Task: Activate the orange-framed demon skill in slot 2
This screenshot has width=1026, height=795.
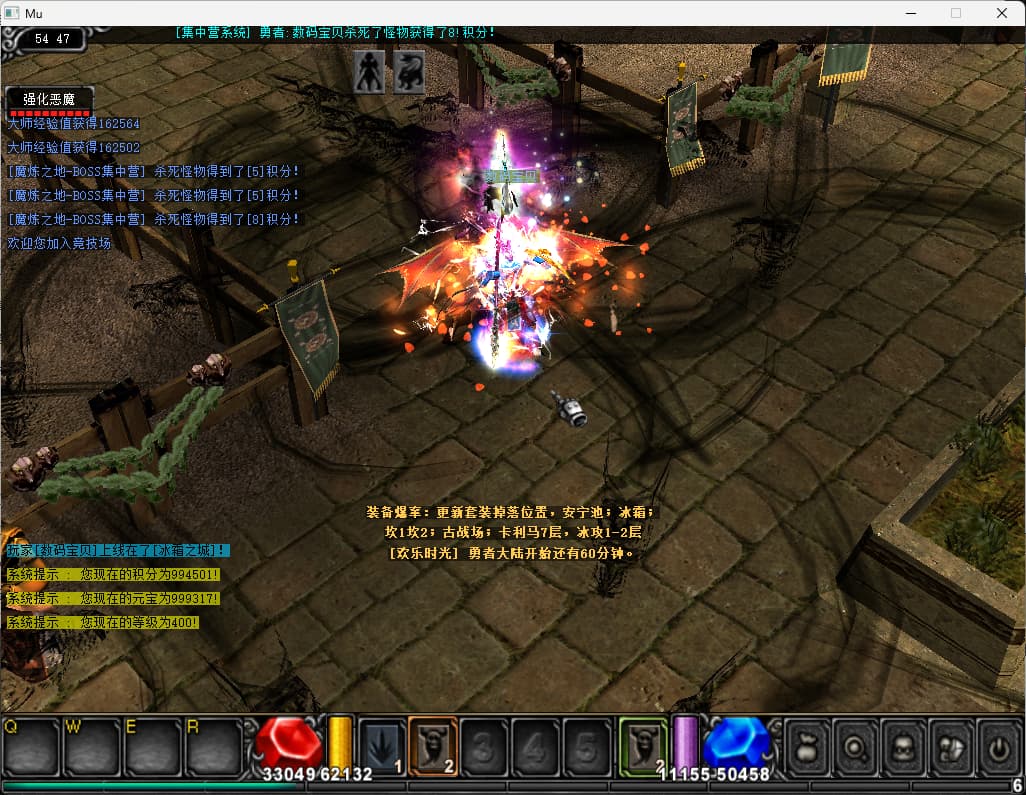Action: 433,746
